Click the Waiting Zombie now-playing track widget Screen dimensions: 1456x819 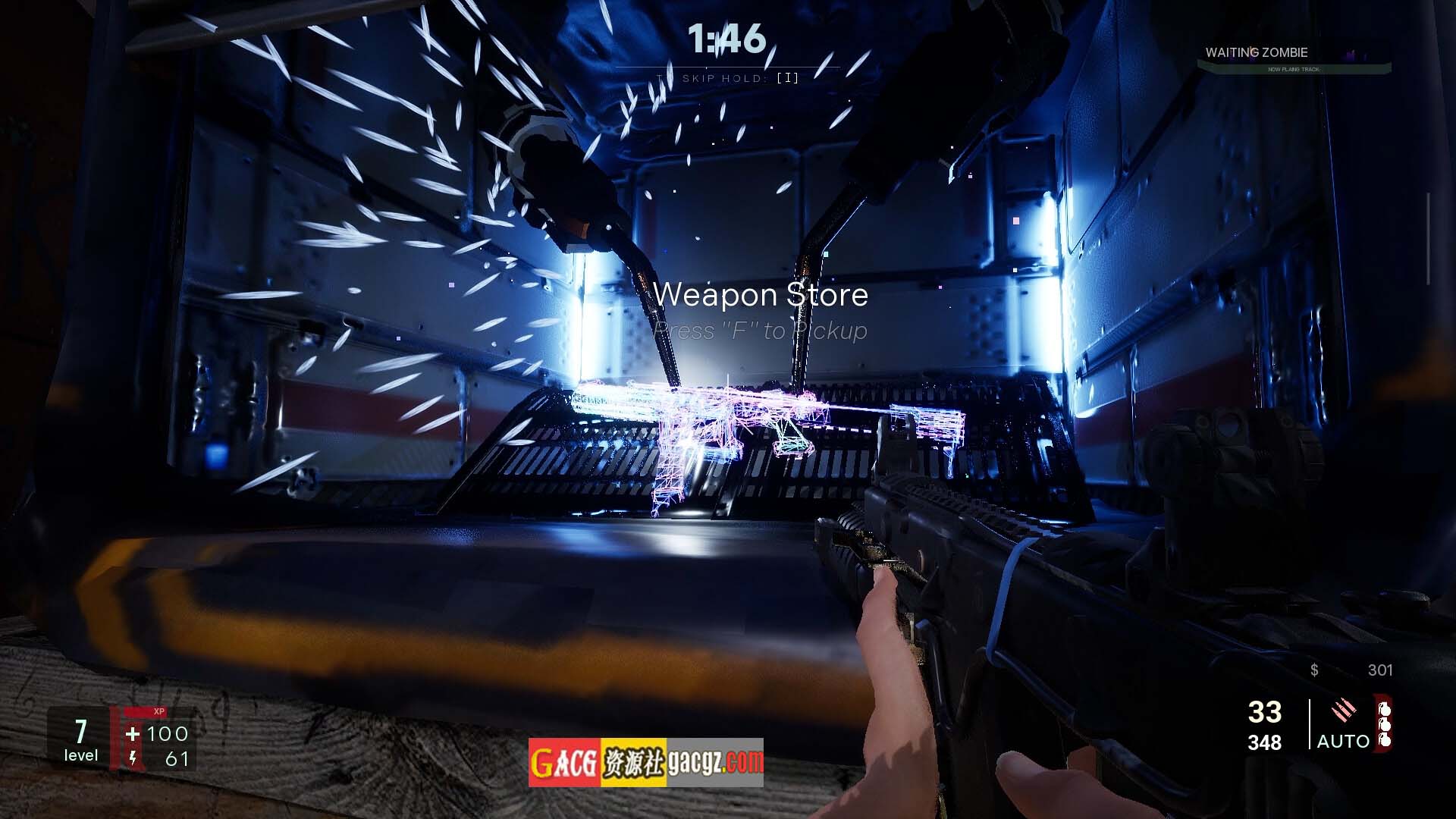point(1294,58)
